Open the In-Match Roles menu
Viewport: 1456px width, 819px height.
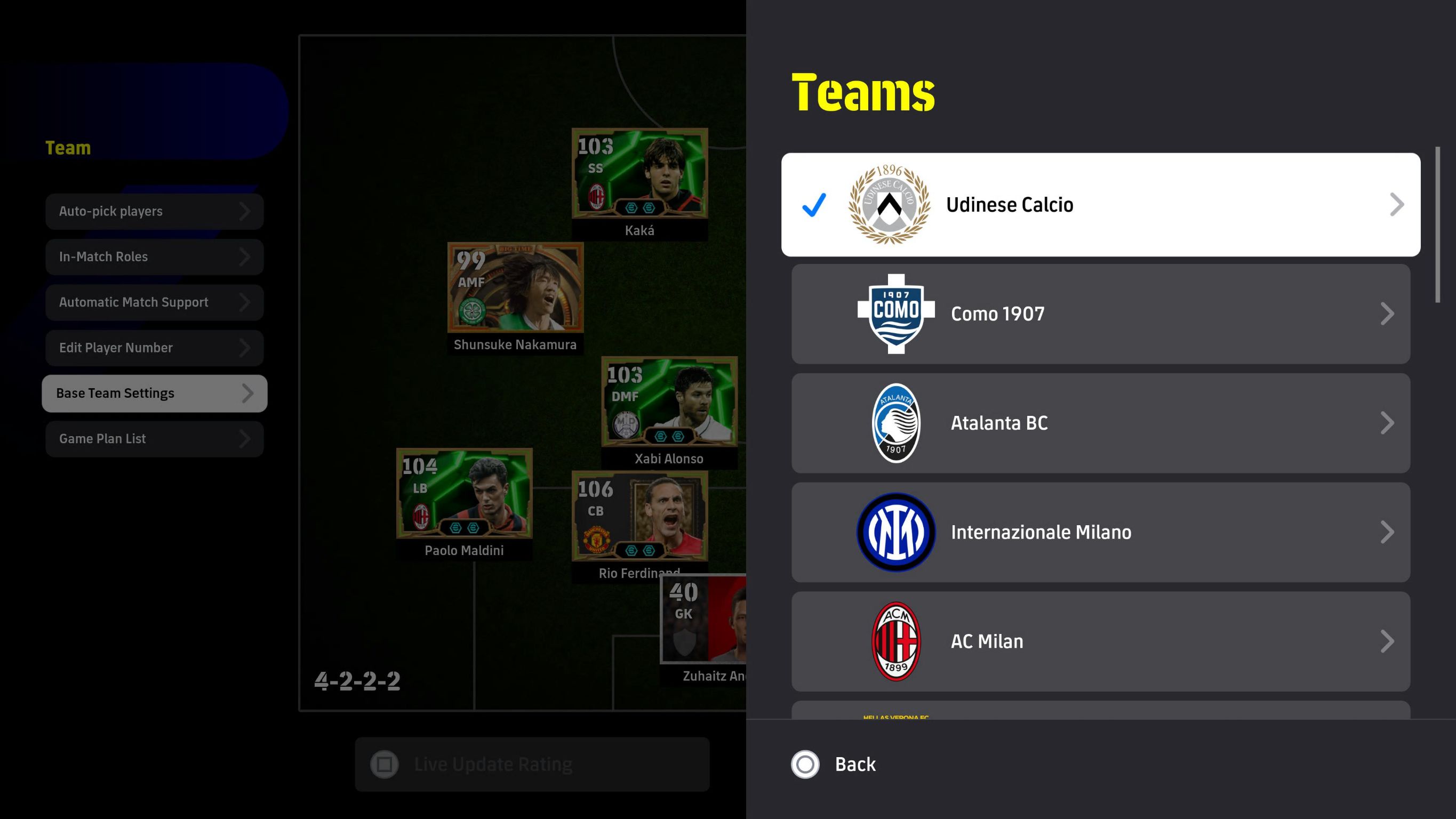tap(154, 256)
